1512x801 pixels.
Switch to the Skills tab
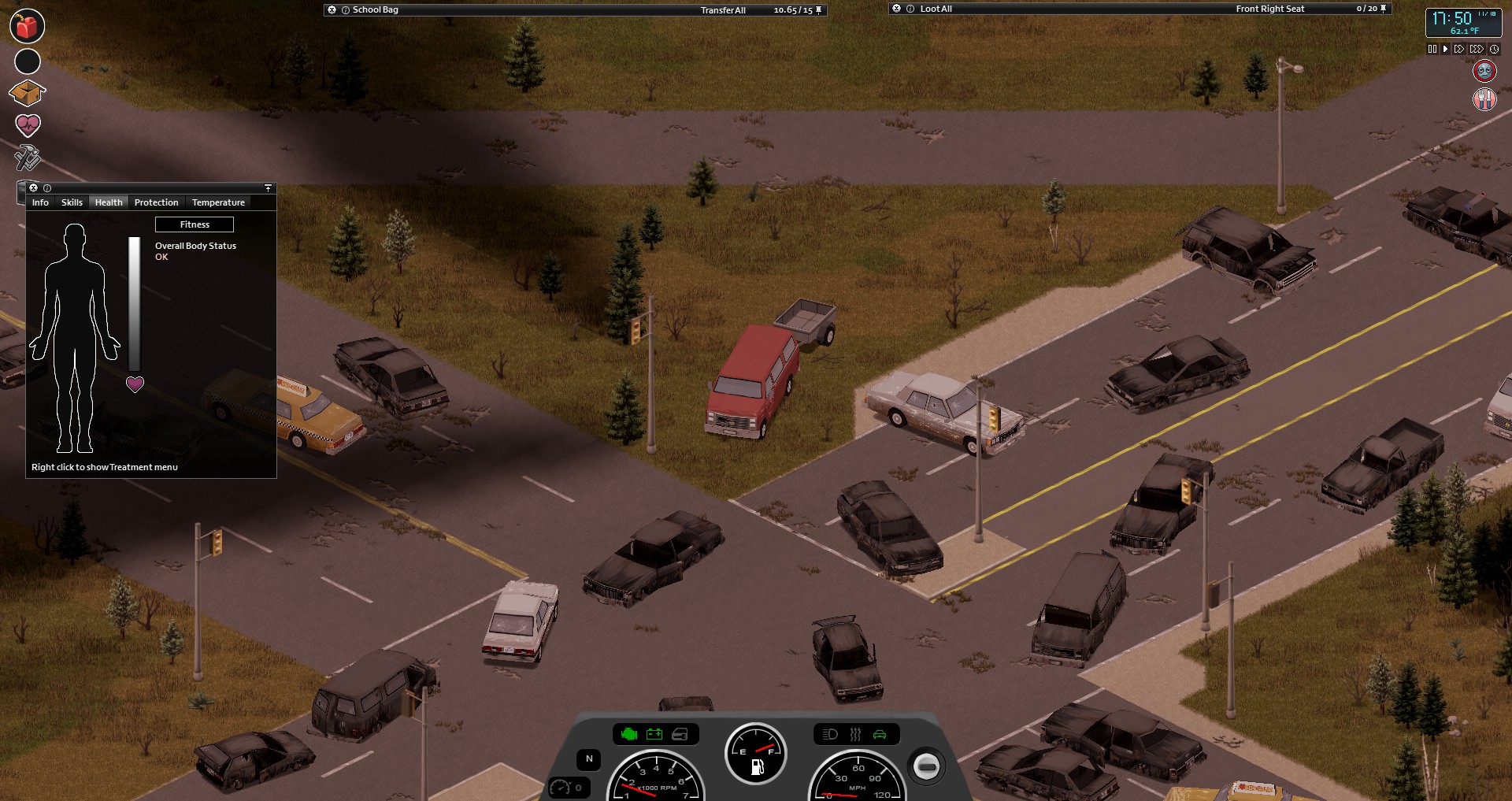[72, 202]
